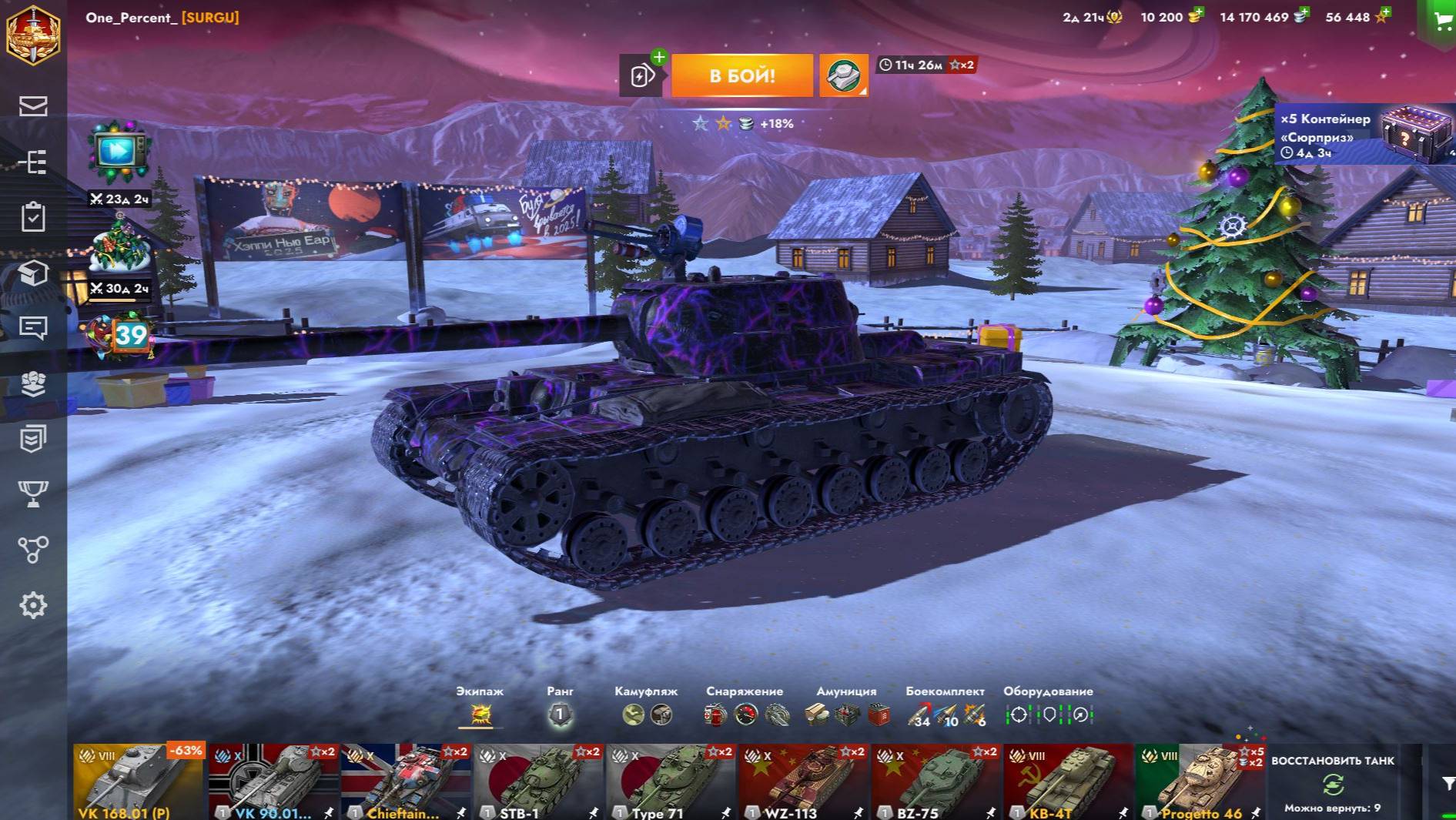The width and height of the screenshot is (1456, 820).
Task: Open the chat messages icon
Action: [x=33, y=328]
